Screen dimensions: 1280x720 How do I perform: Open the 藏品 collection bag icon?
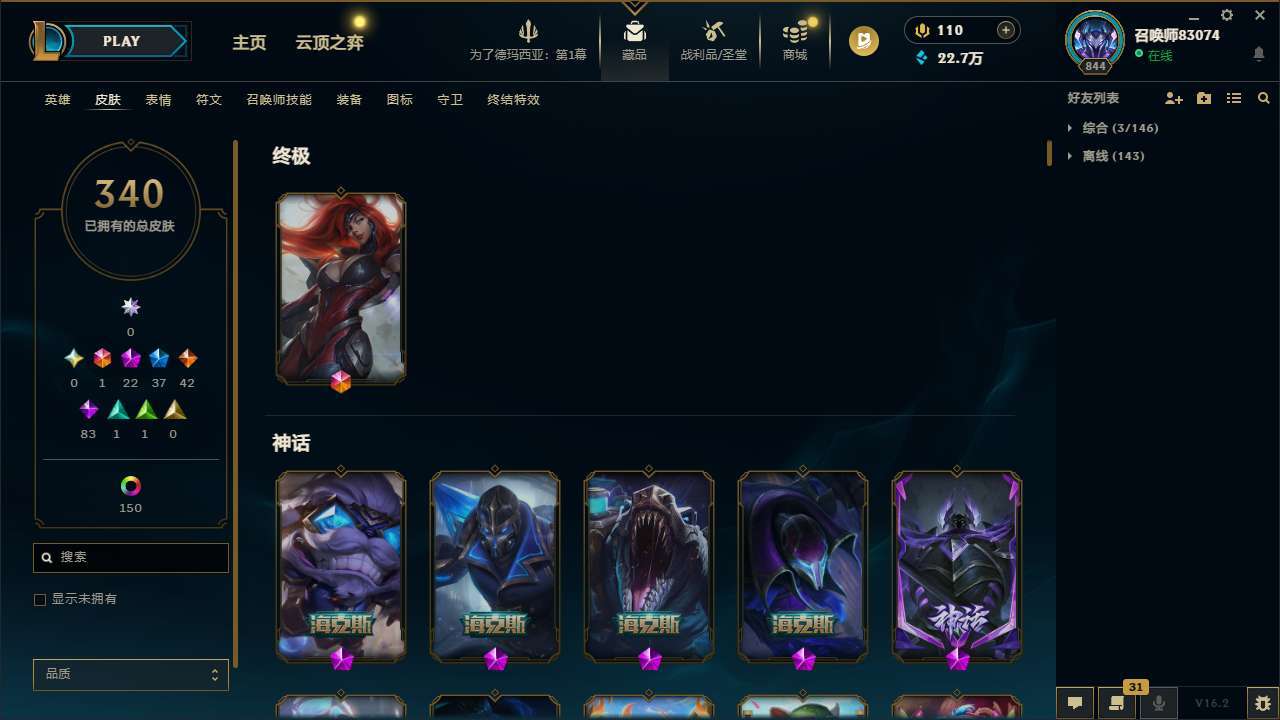[634, 30]
